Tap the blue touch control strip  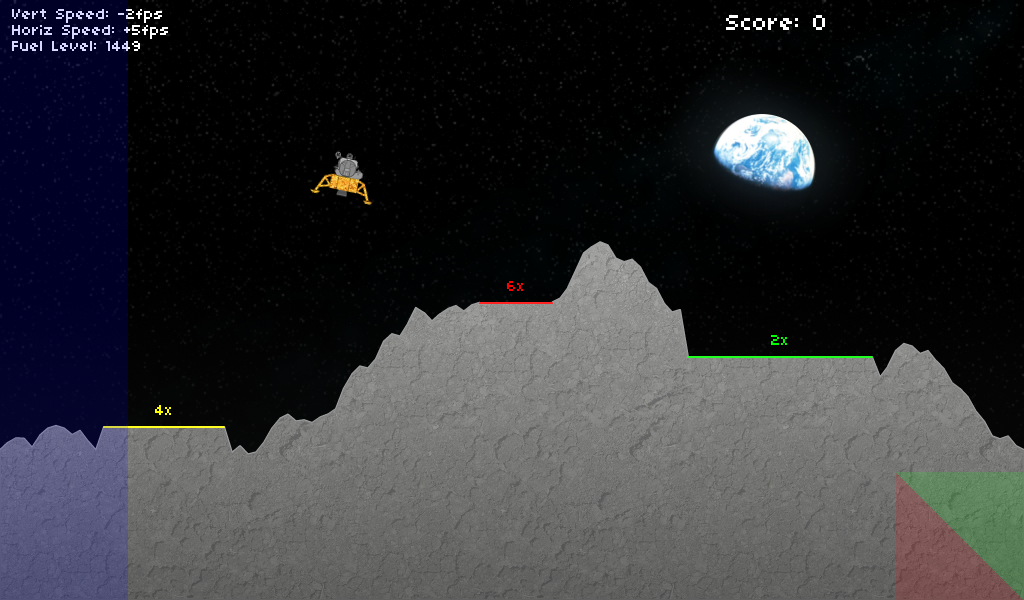coord(63,300)
